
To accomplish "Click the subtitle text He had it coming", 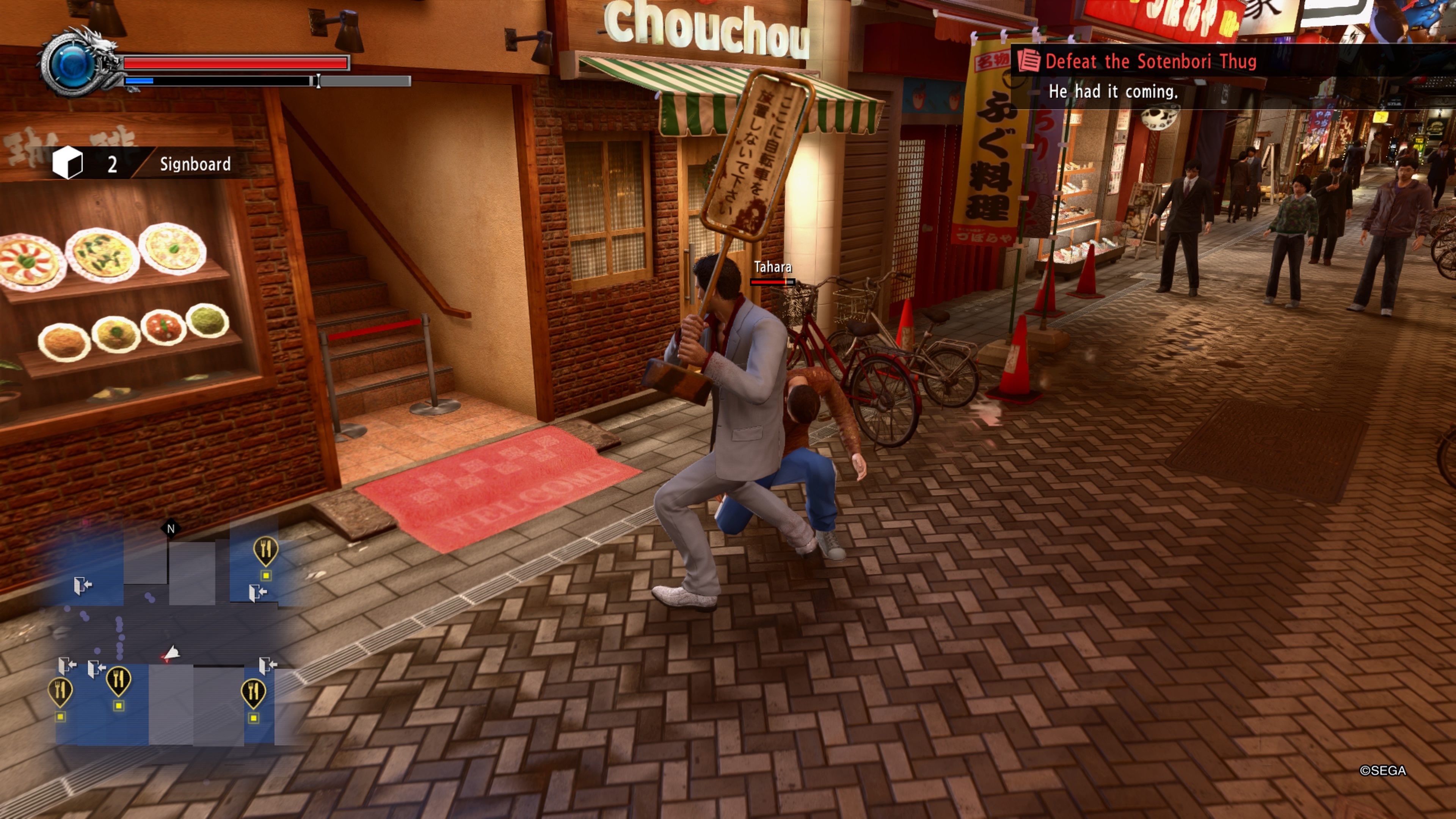I will pyautogui.click(x=1114, y=91).
